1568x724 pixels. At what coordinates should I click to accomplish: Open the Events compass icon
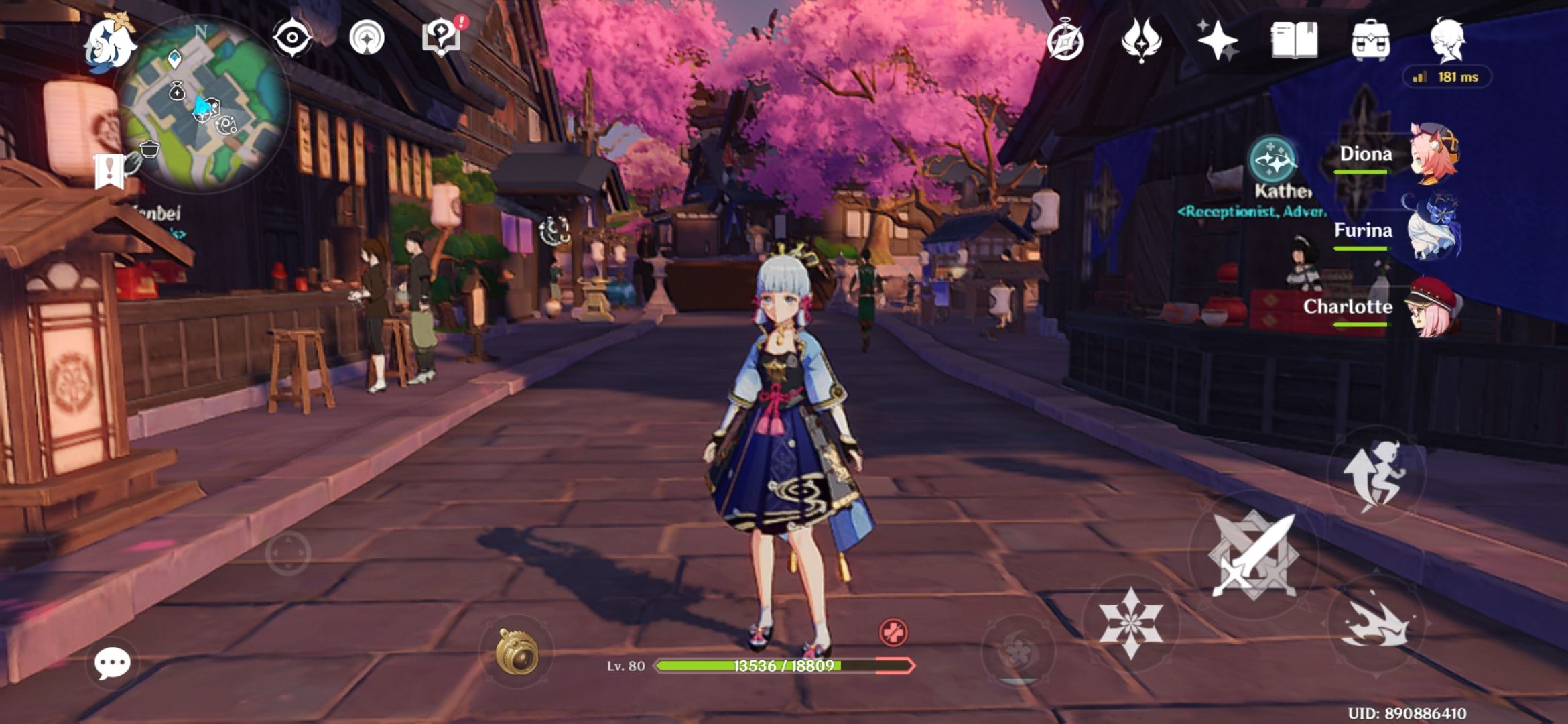coord(1067,42)
